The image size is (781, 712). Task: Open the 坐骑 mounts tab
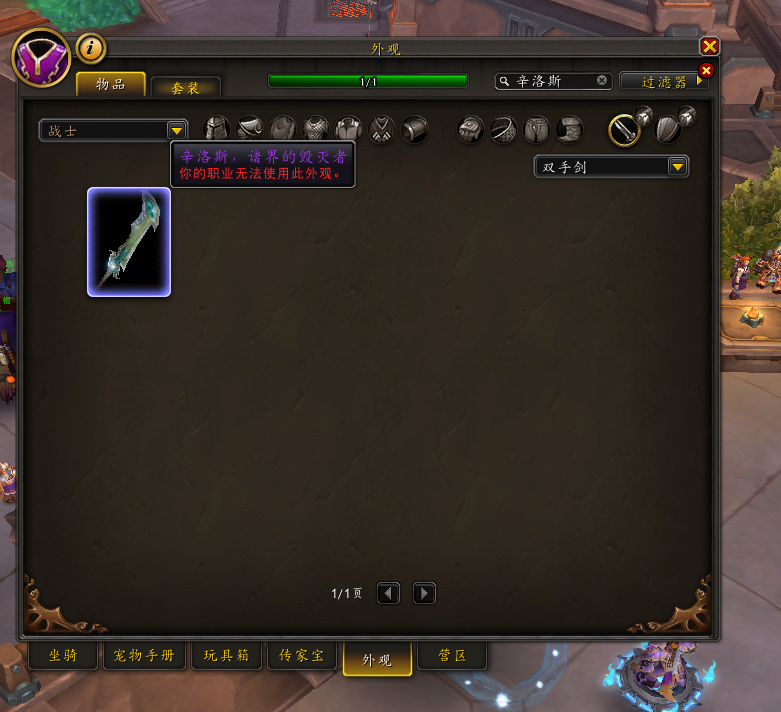[x=62, y=657]
